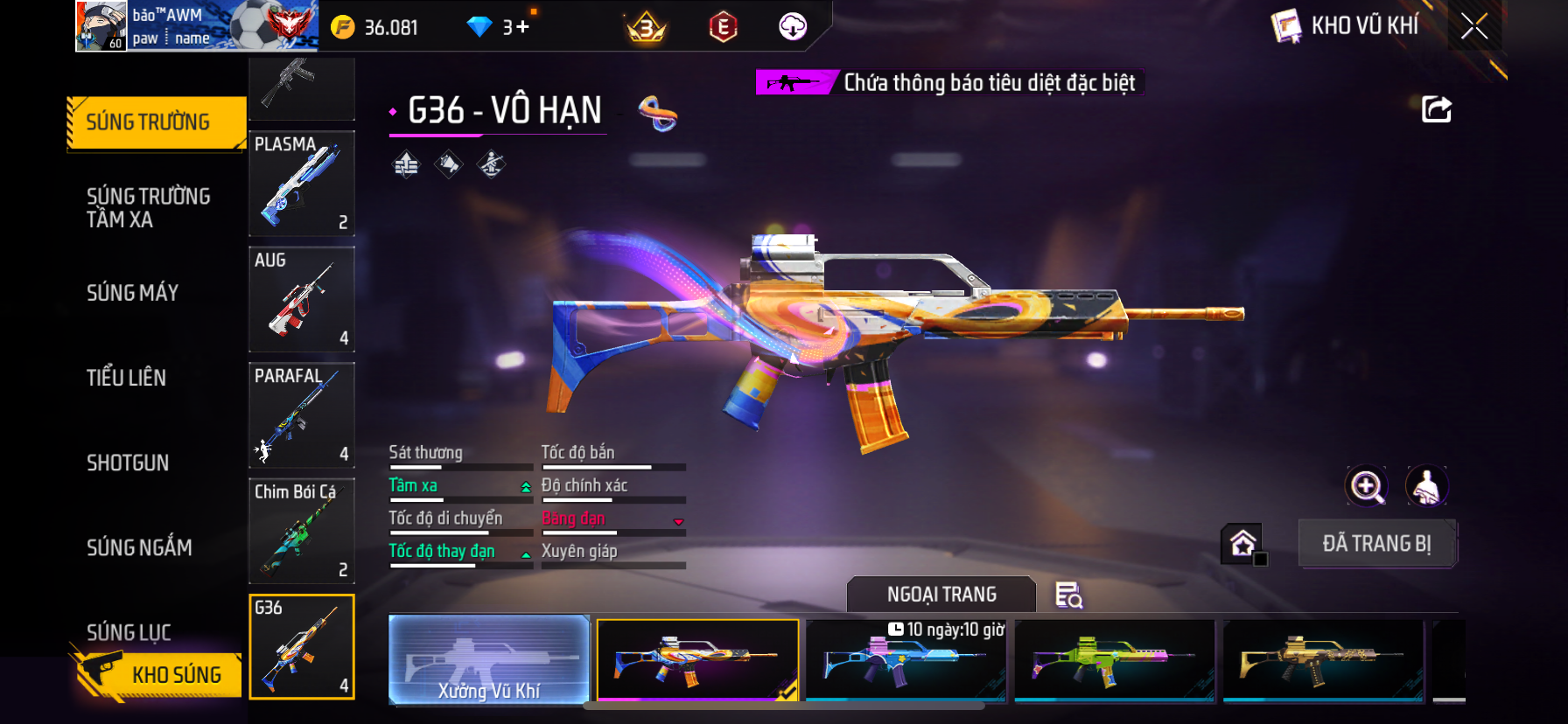Select the 10-day timed G36 skin
Image resolution: width=1568 pixels, height=724 pixels.
[906, 660]
